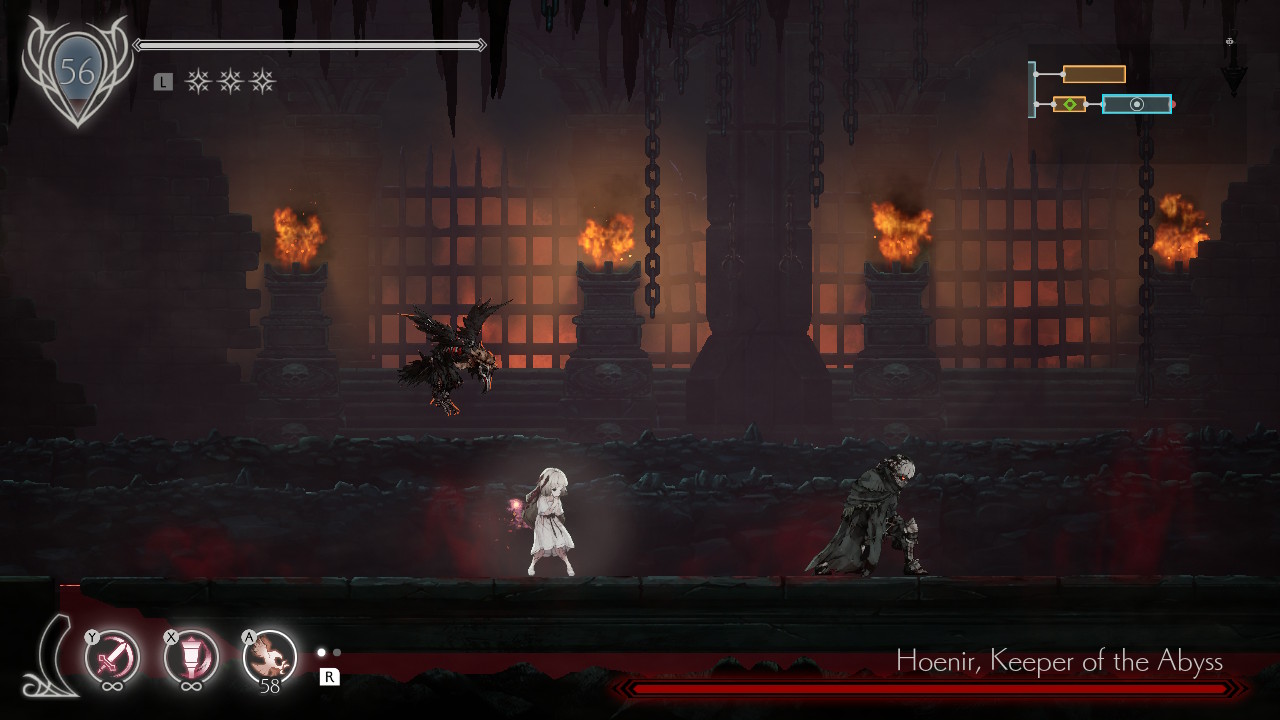Select the cyan current room on minimap
The image size is (1280, 720).
coord(1136,104)
